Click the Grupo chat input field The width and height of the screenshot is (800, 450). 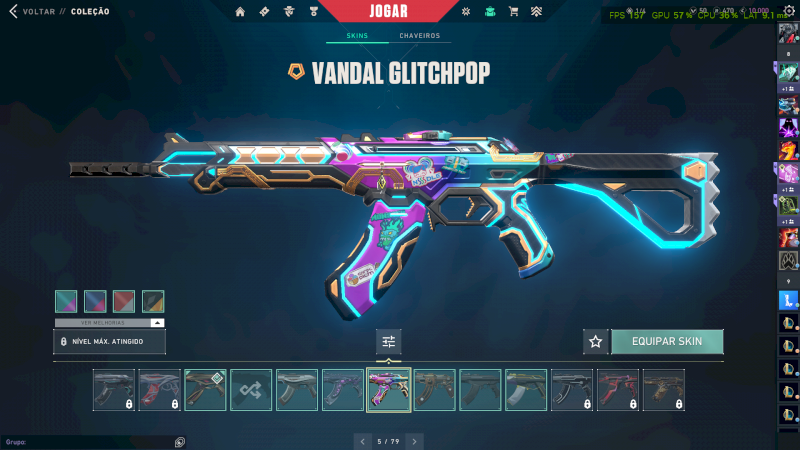(90, 441)
